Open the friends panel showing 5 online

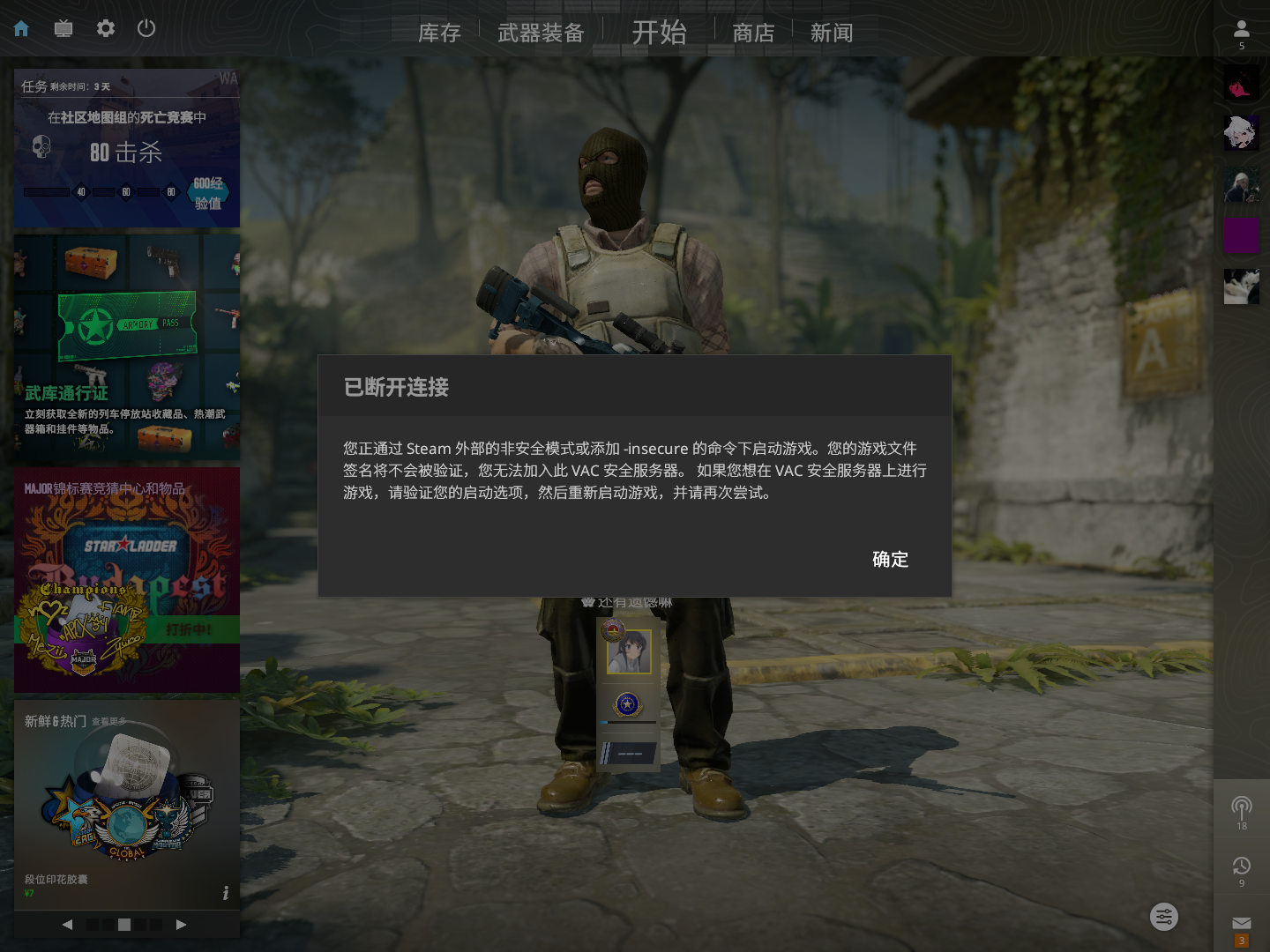(1241, 28)
